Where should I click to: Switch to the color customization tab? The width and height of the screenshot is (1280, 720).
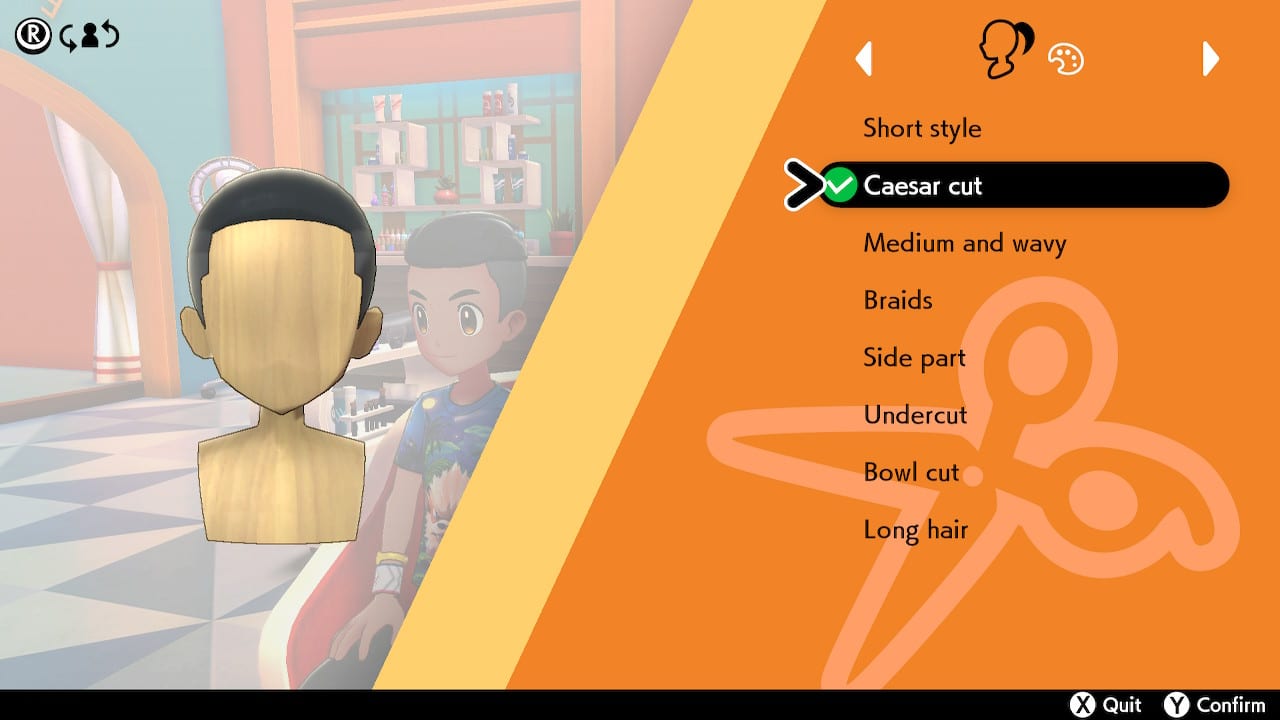[1065, 59]
